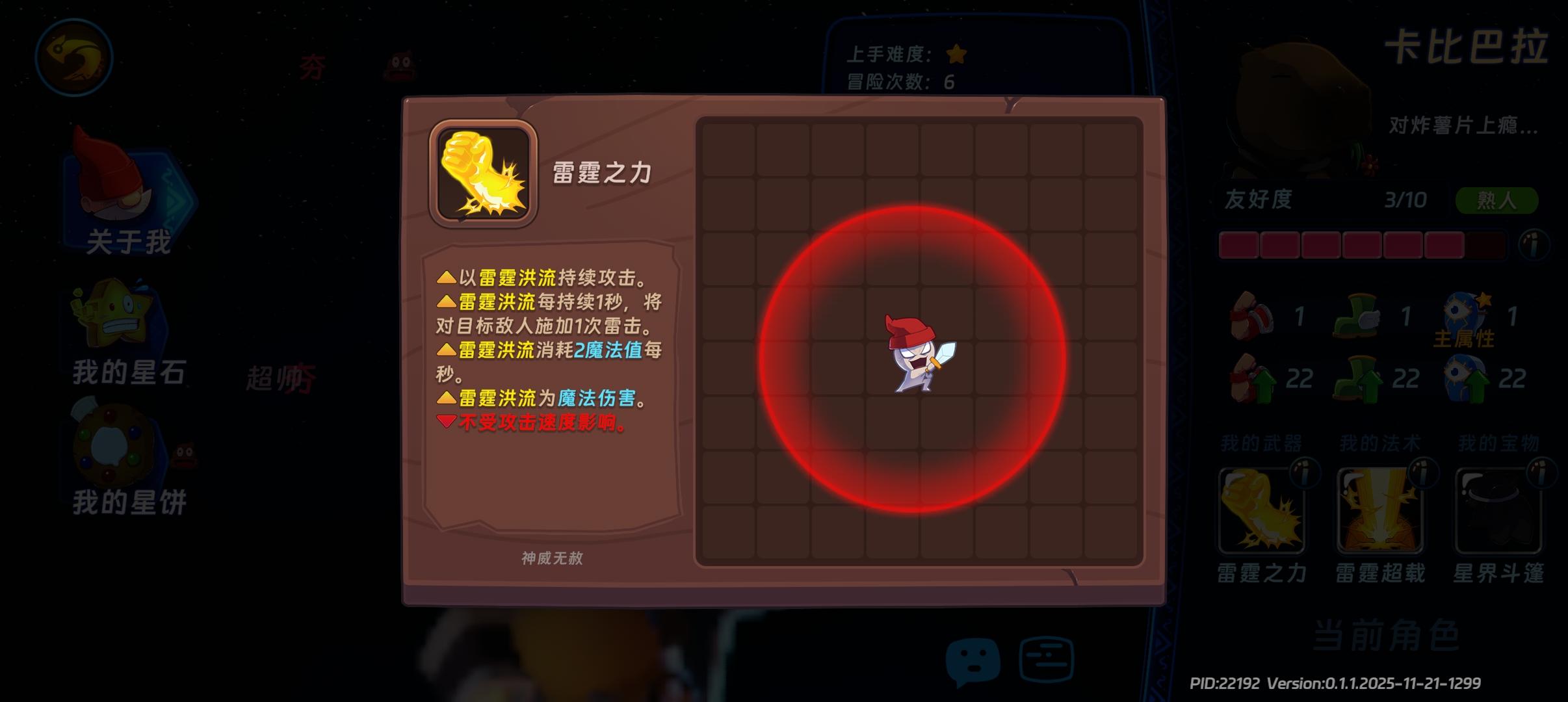Click the golden bird emblem at top left
Viewport: 1568px width, 702px height.
(73, 57)
